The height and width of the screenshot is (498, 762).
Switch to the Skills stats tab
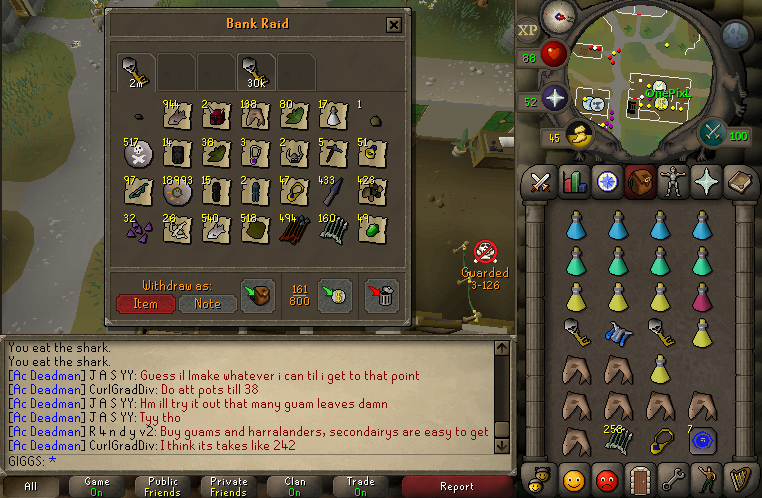point(575,182)
